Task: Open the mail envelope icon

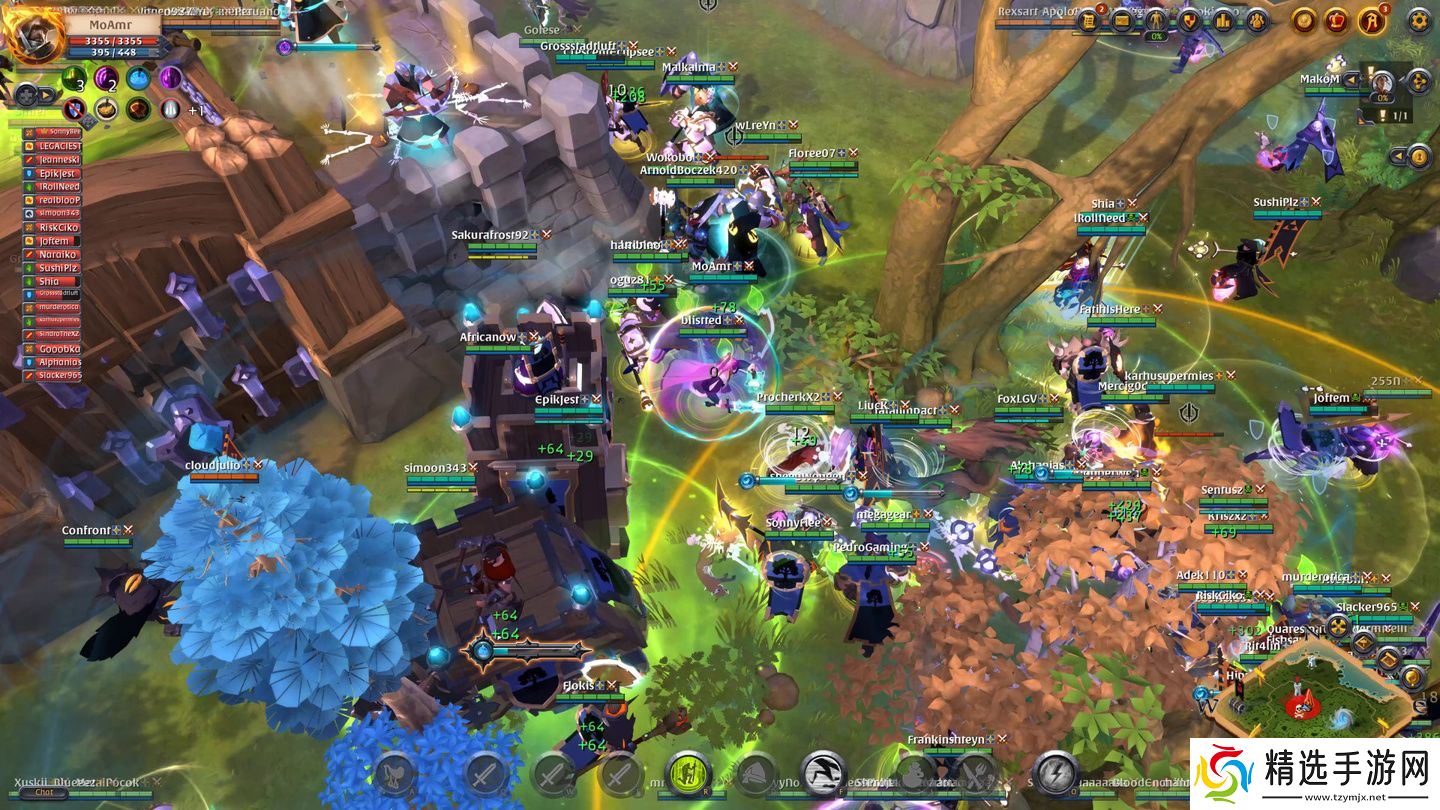Action: [x=1122, y=20]
